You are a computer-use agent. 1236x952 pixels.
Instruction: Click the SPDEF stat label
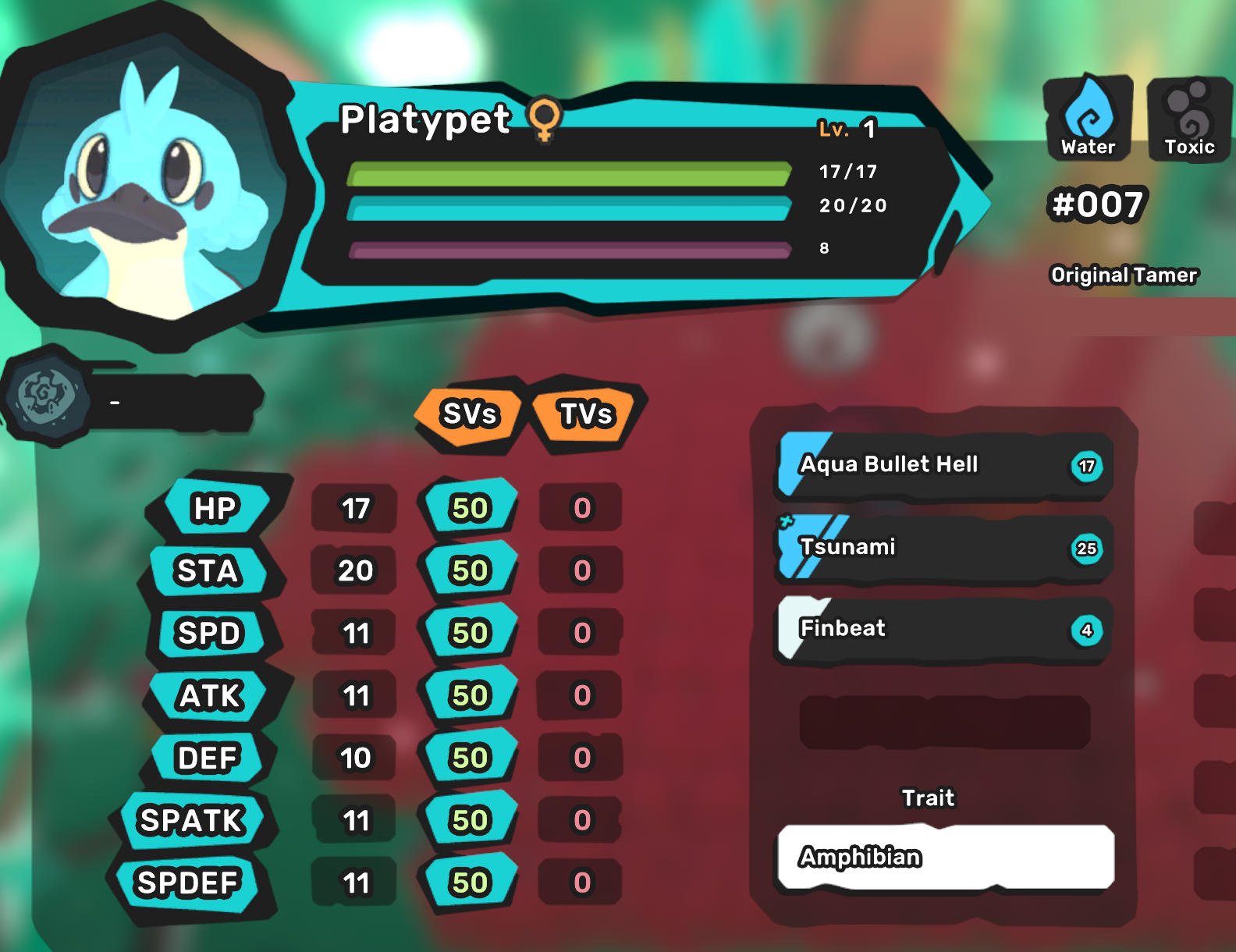188,883
